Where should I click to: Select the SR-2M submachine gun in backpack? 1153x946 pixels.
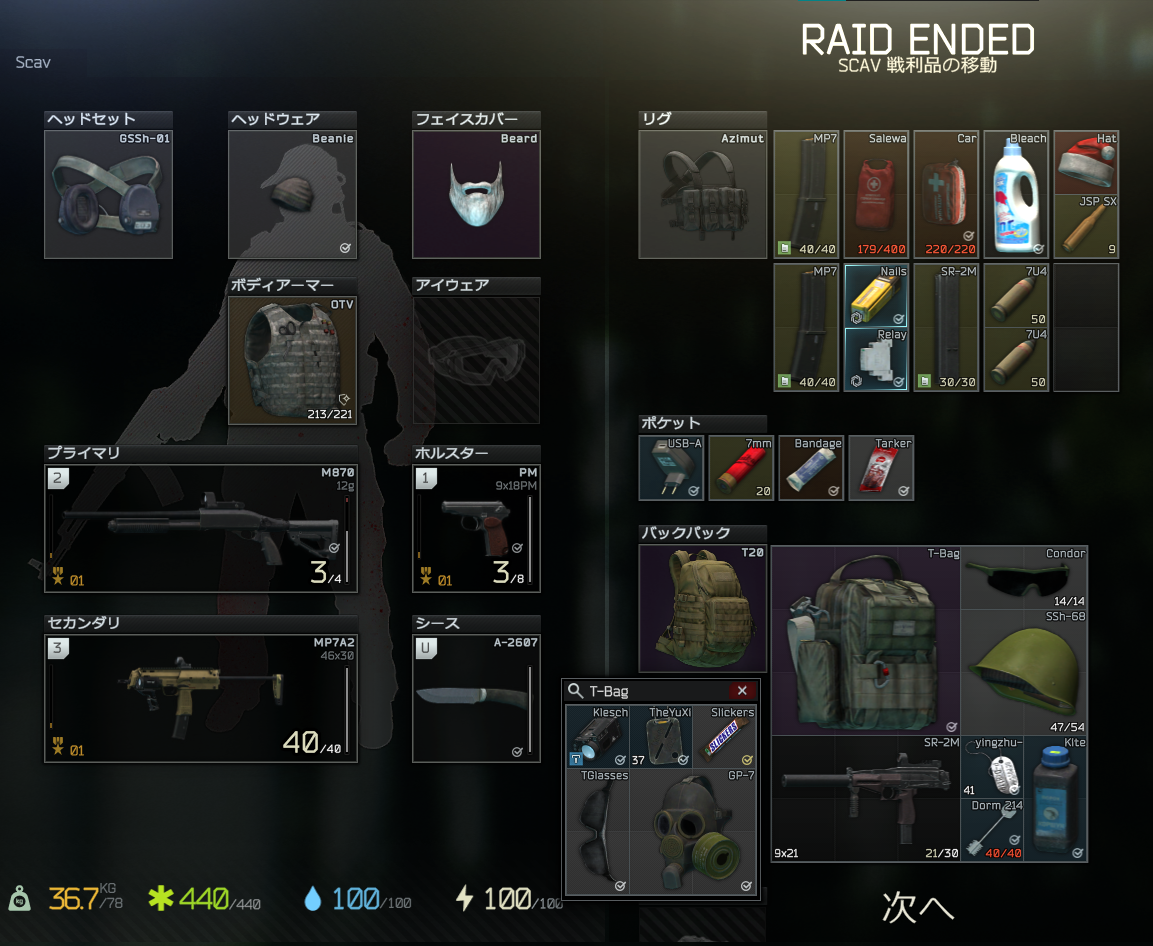pos(864,798)
